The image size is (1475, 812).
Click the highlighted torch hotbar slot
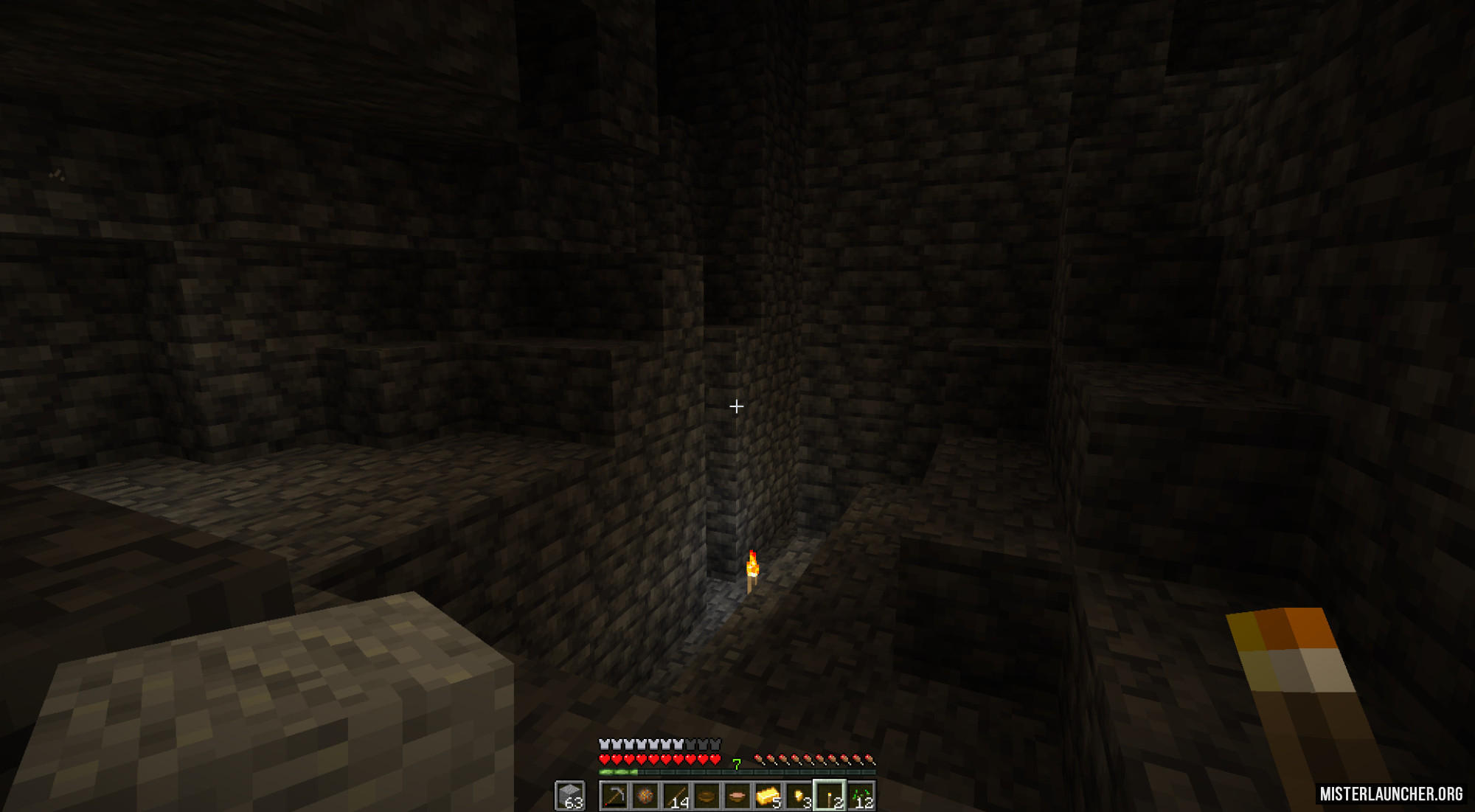pos(830,796)
